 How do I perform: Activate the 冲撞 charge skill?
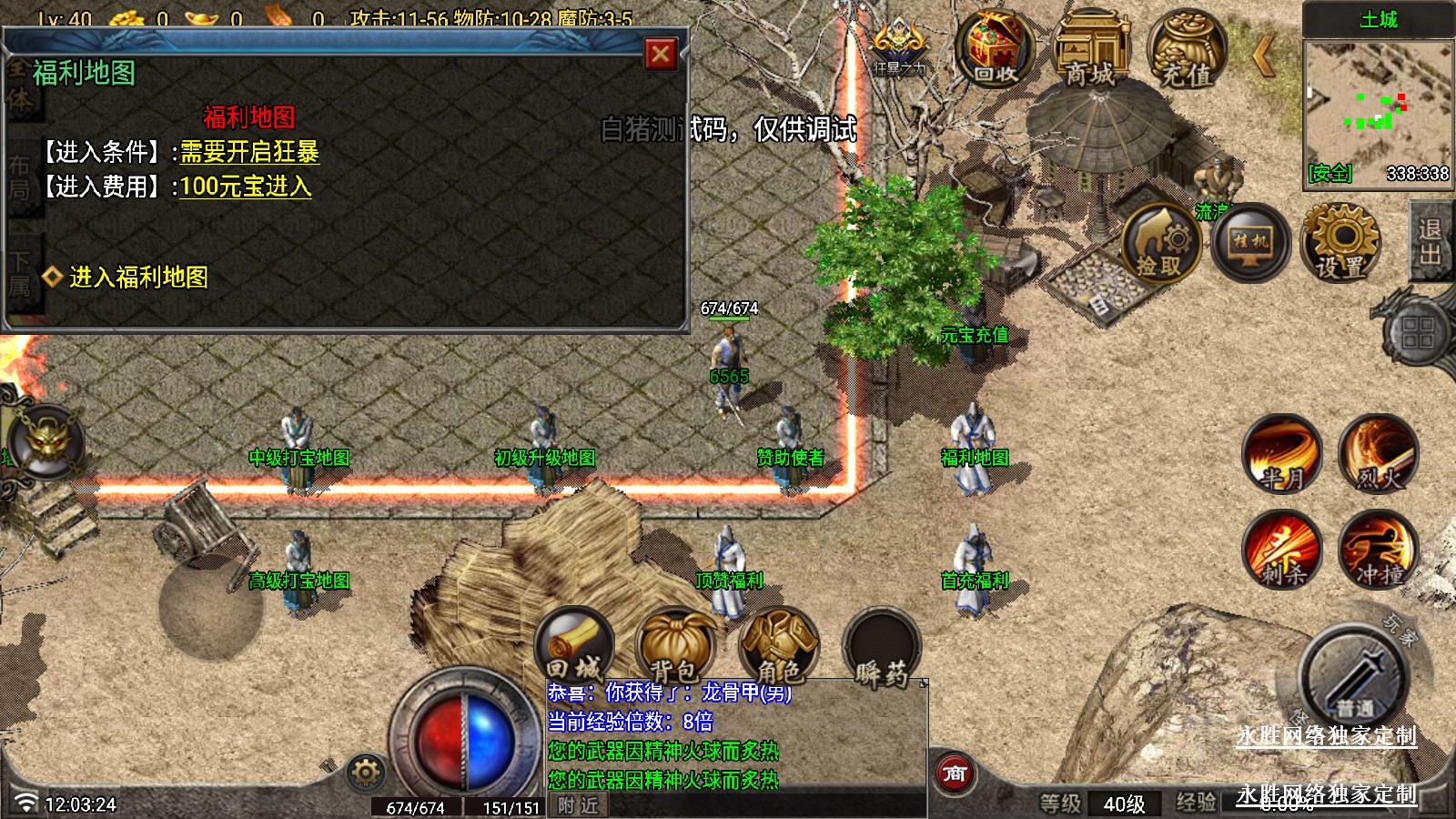1378,549
